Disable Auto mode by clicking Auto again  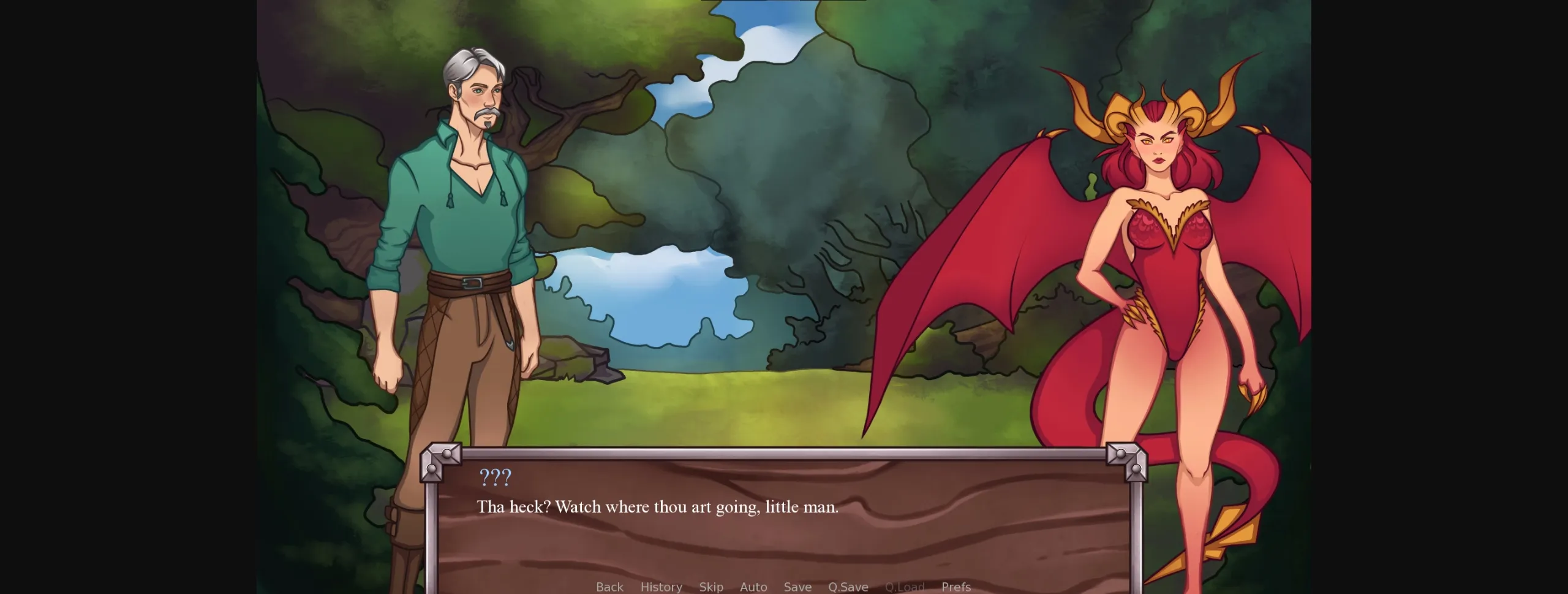click(x=754, y=587)
